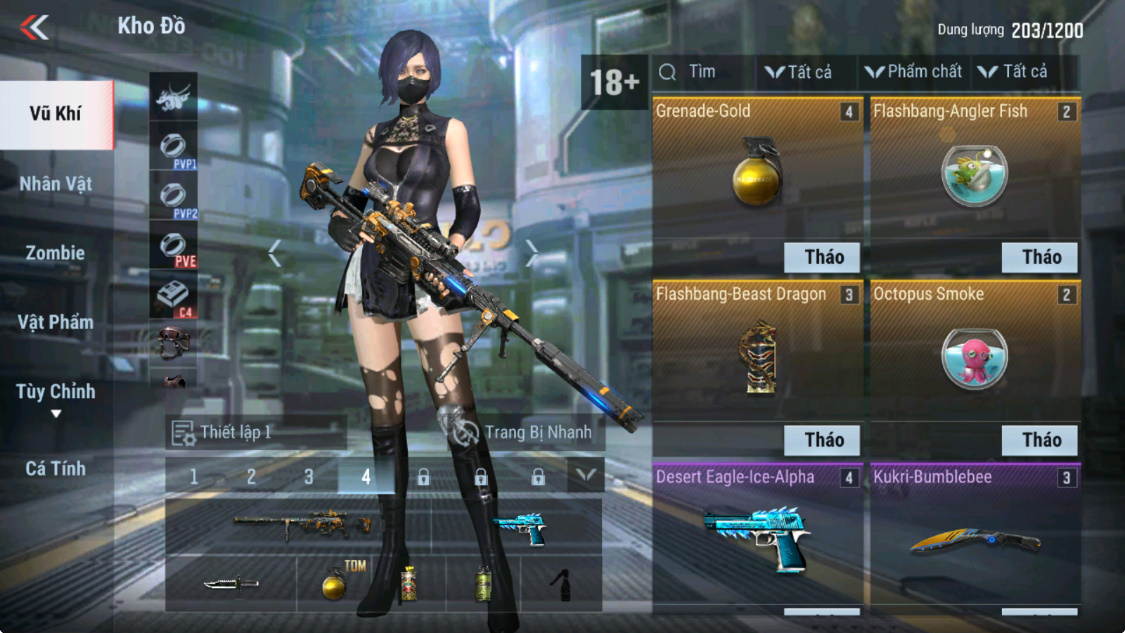Open the Phẩm chất filter dropdown
This screenshot has height=633, width=1125.
(x=913, y=72)
